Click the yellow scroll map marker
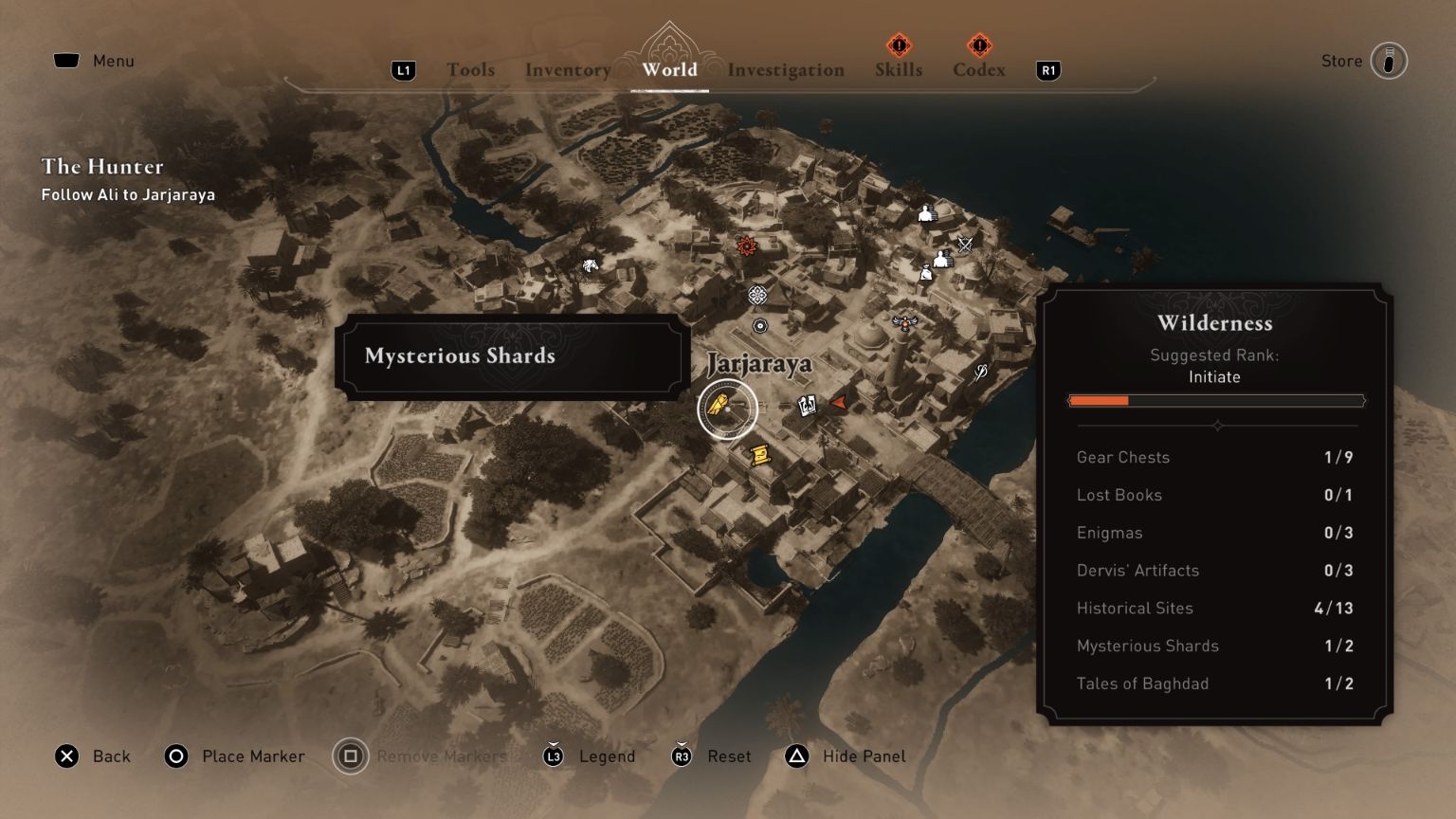 click(x=757, y=456)
